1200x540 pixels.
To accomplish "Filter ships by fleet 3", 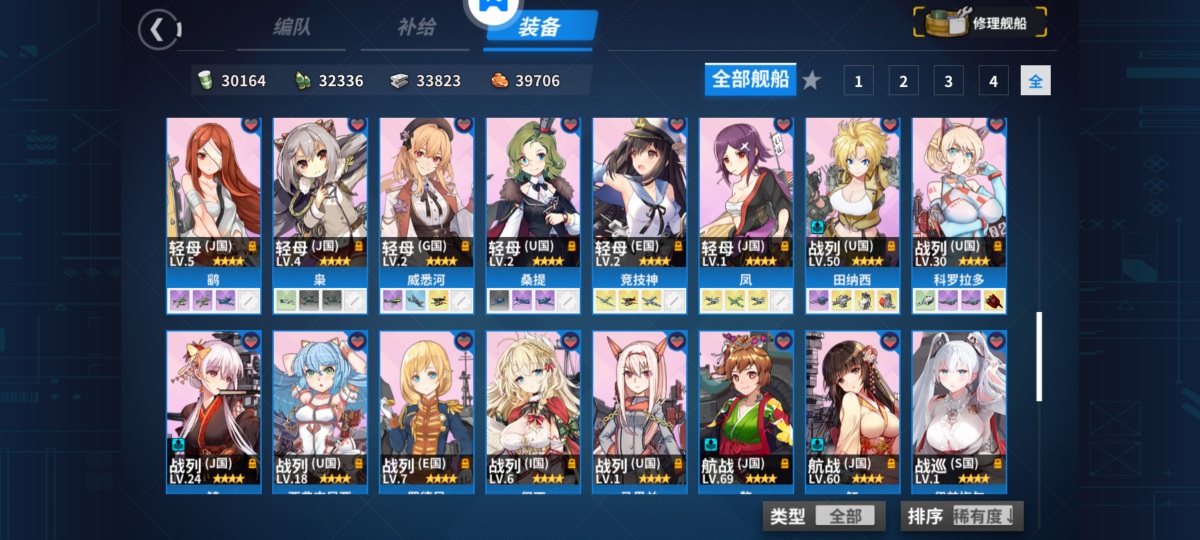I will click(948, 81).
